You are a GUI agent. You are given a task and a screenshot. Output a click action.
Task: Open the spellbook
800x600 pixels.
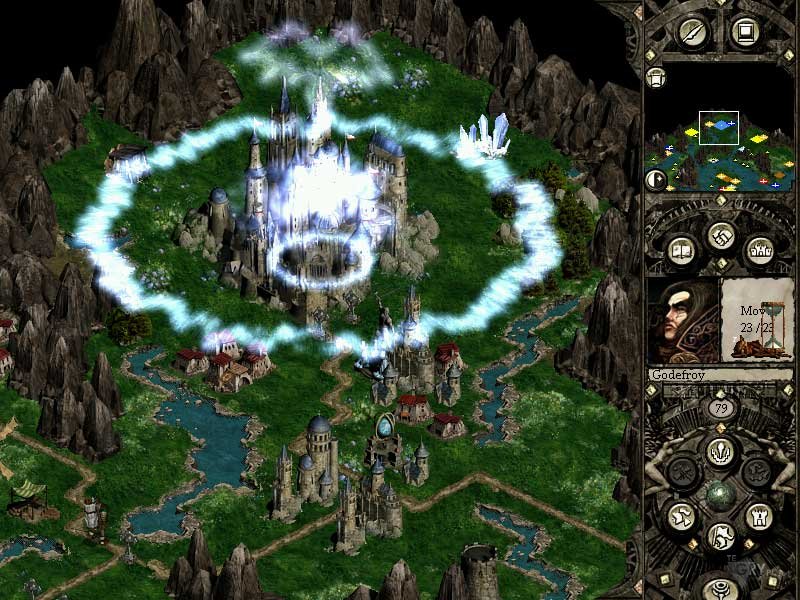(x=680, y=248)
